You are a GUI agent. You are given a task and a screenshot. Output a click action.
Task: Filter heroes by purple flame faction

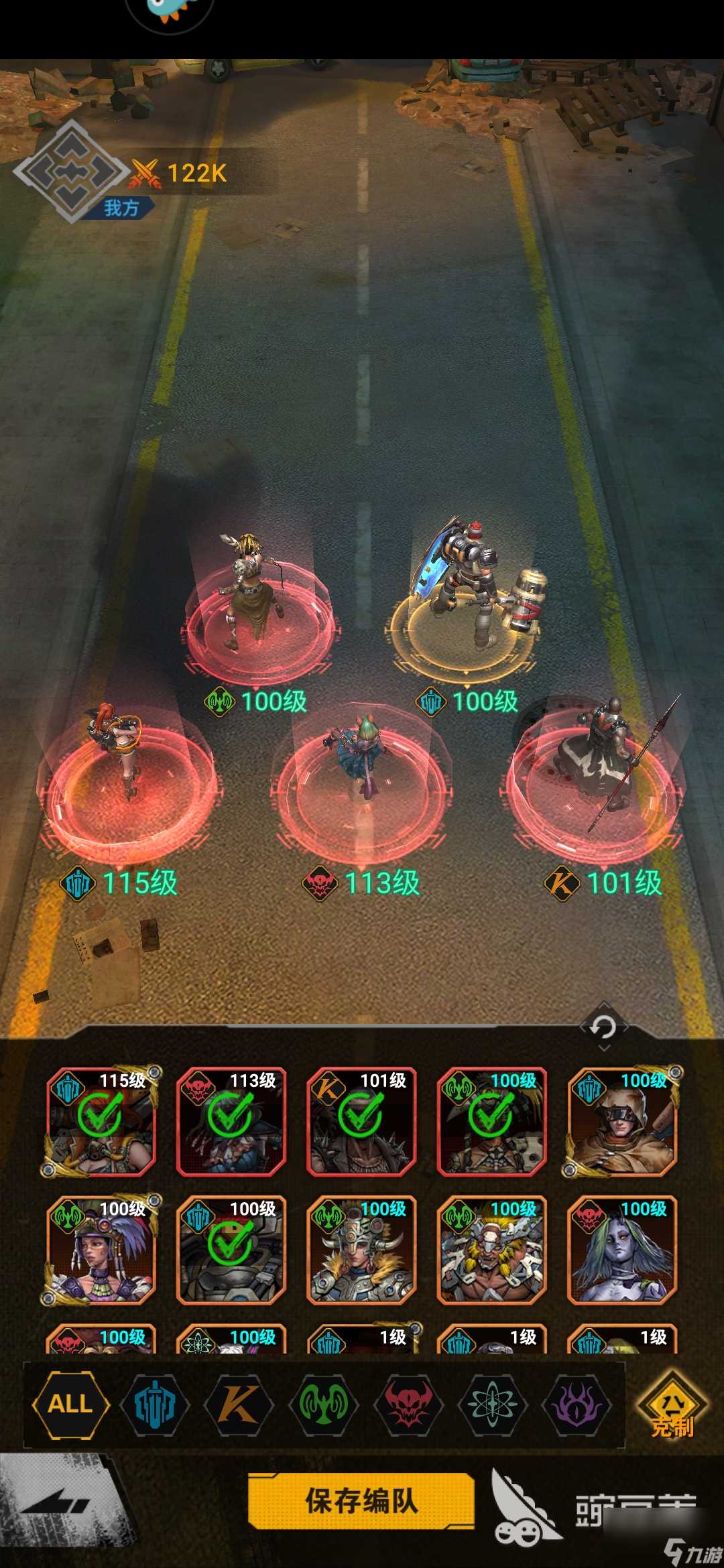(x=577, y=1404)
